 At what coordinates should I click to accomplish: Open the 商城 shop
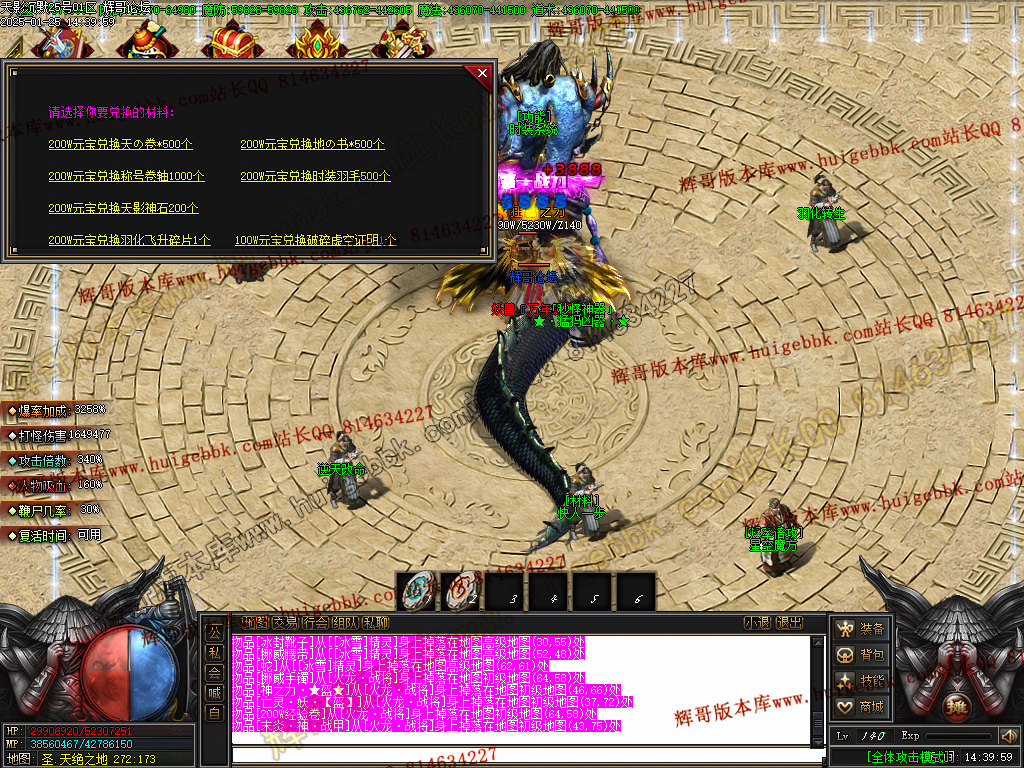(x=861, y=707)
